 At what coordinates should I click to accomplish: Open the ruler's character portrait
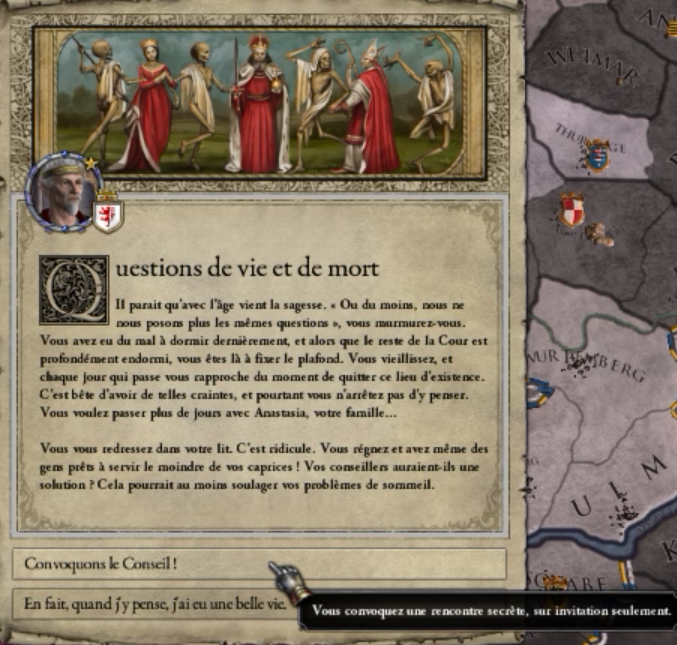(x=63, y=190)
